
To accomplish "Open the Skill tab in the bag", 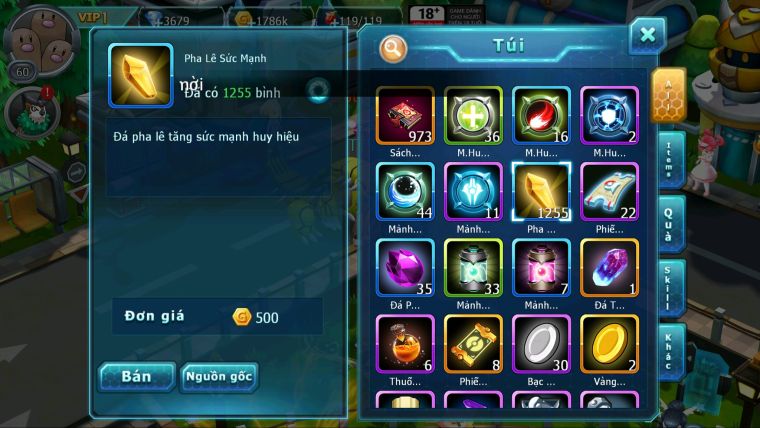I will tap(669, 287).
